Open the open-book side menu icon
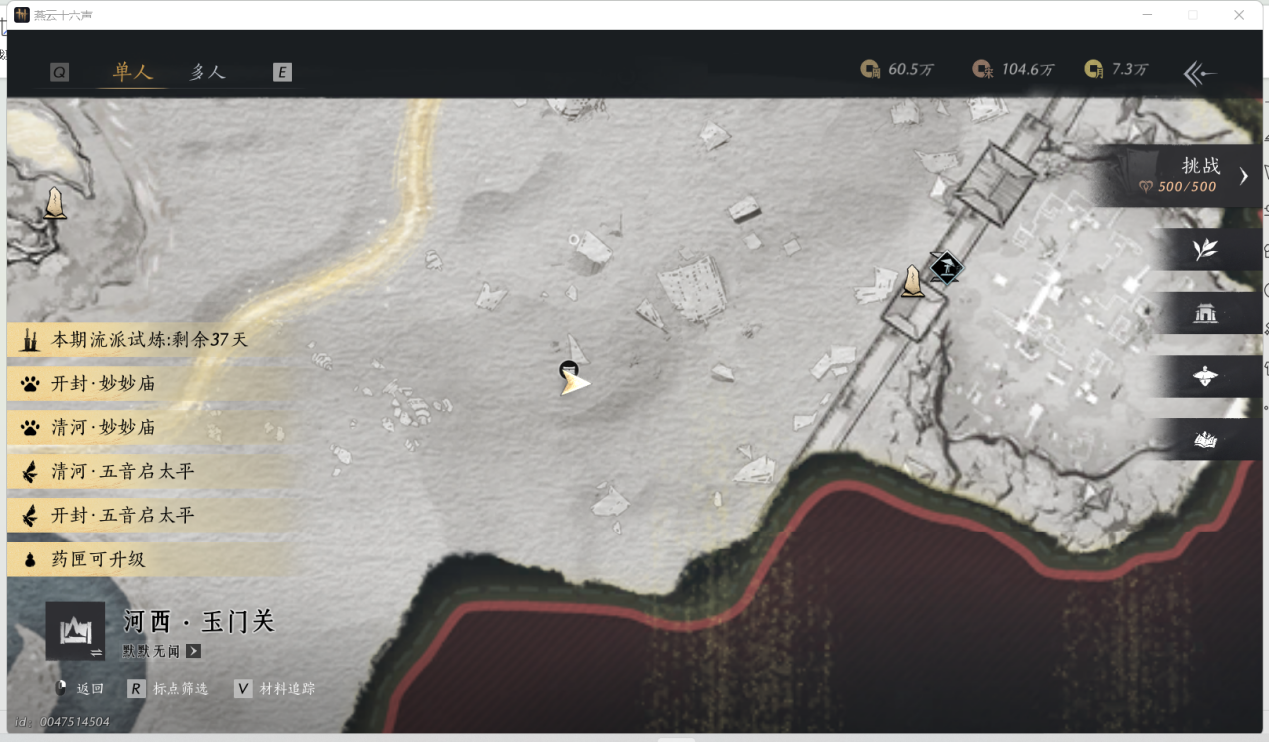Screen dimensions: 1269x742 [x=1205, y=440]
